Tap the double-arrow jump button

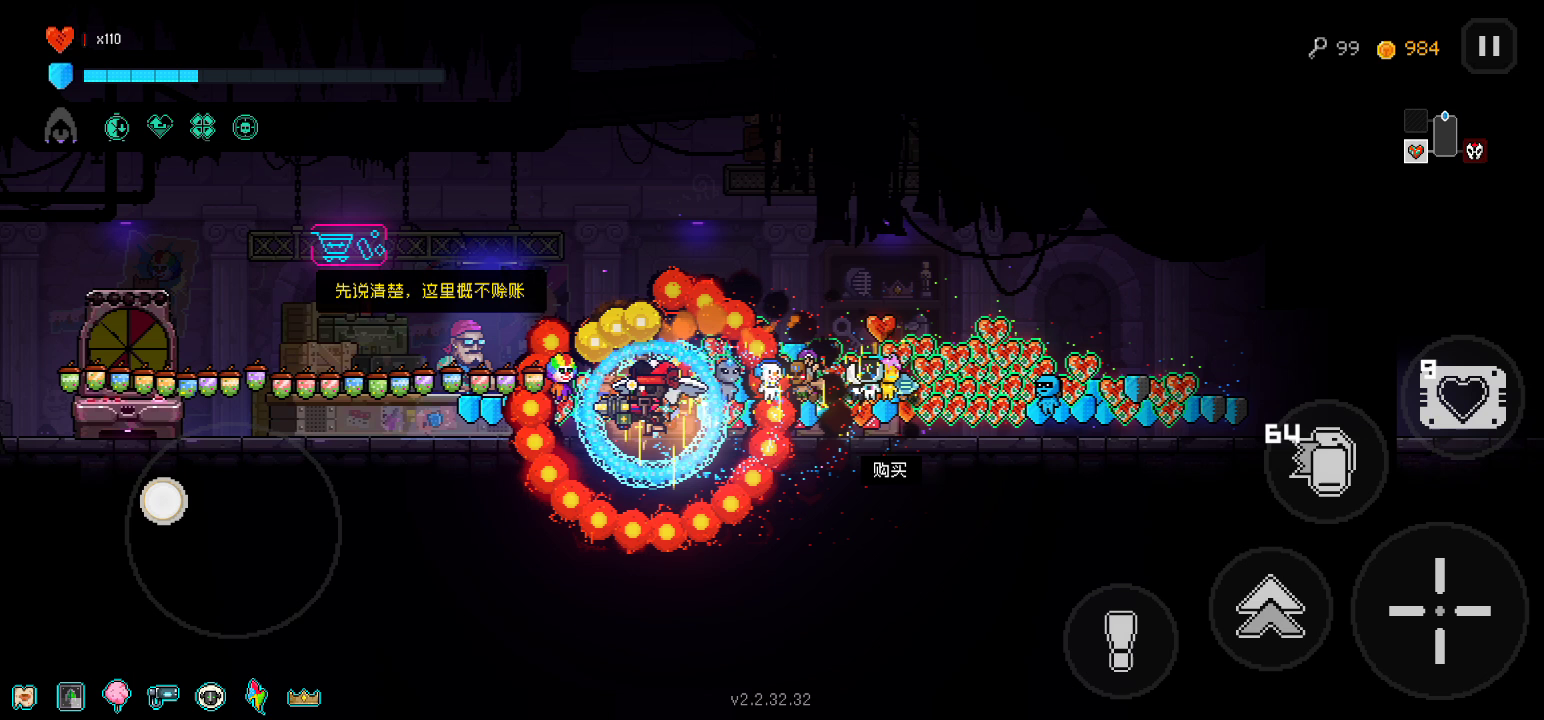click(1270, 607)
